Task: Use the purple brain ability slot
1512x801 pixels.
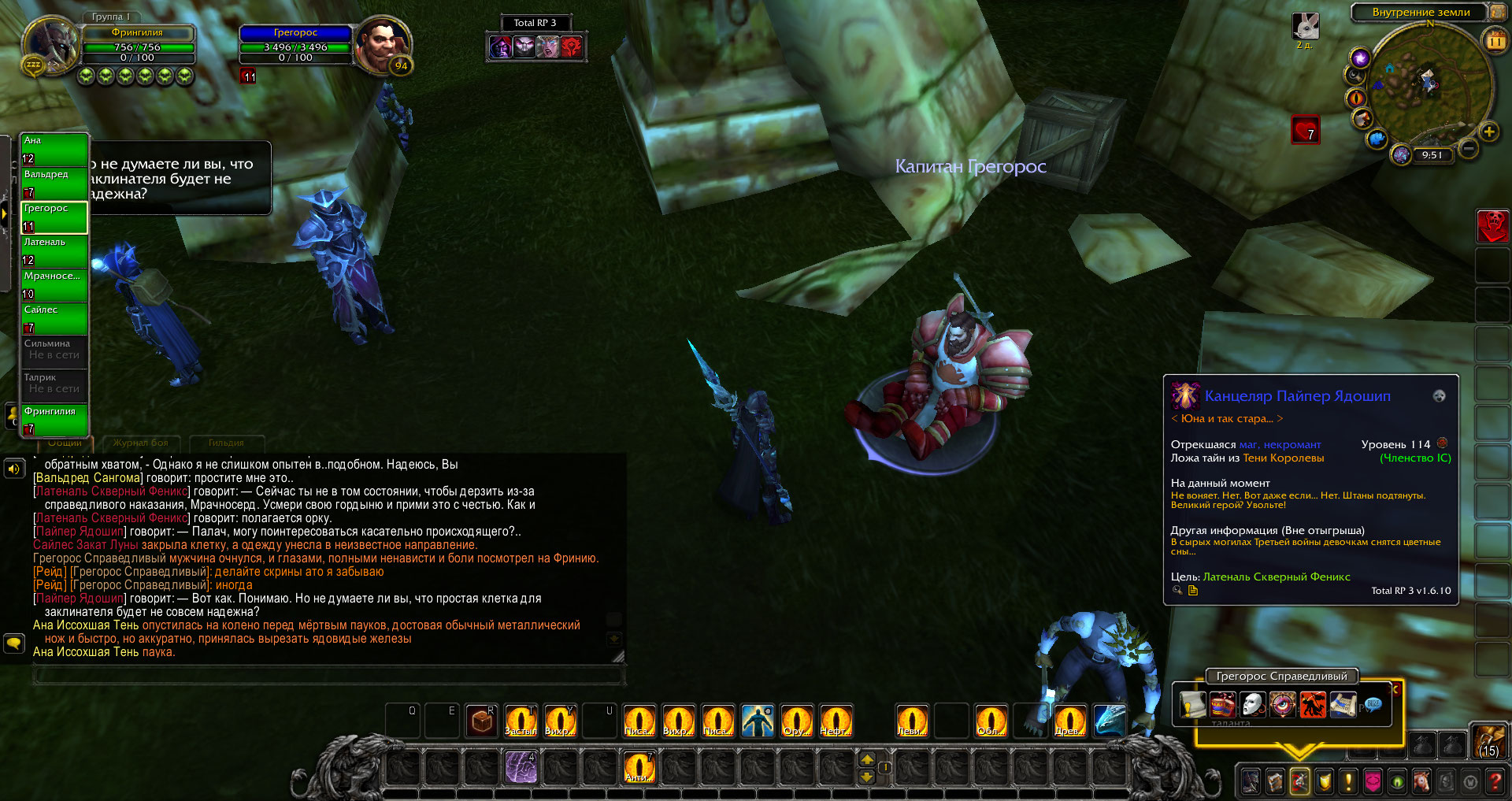Action: click(x=521, y=767)
